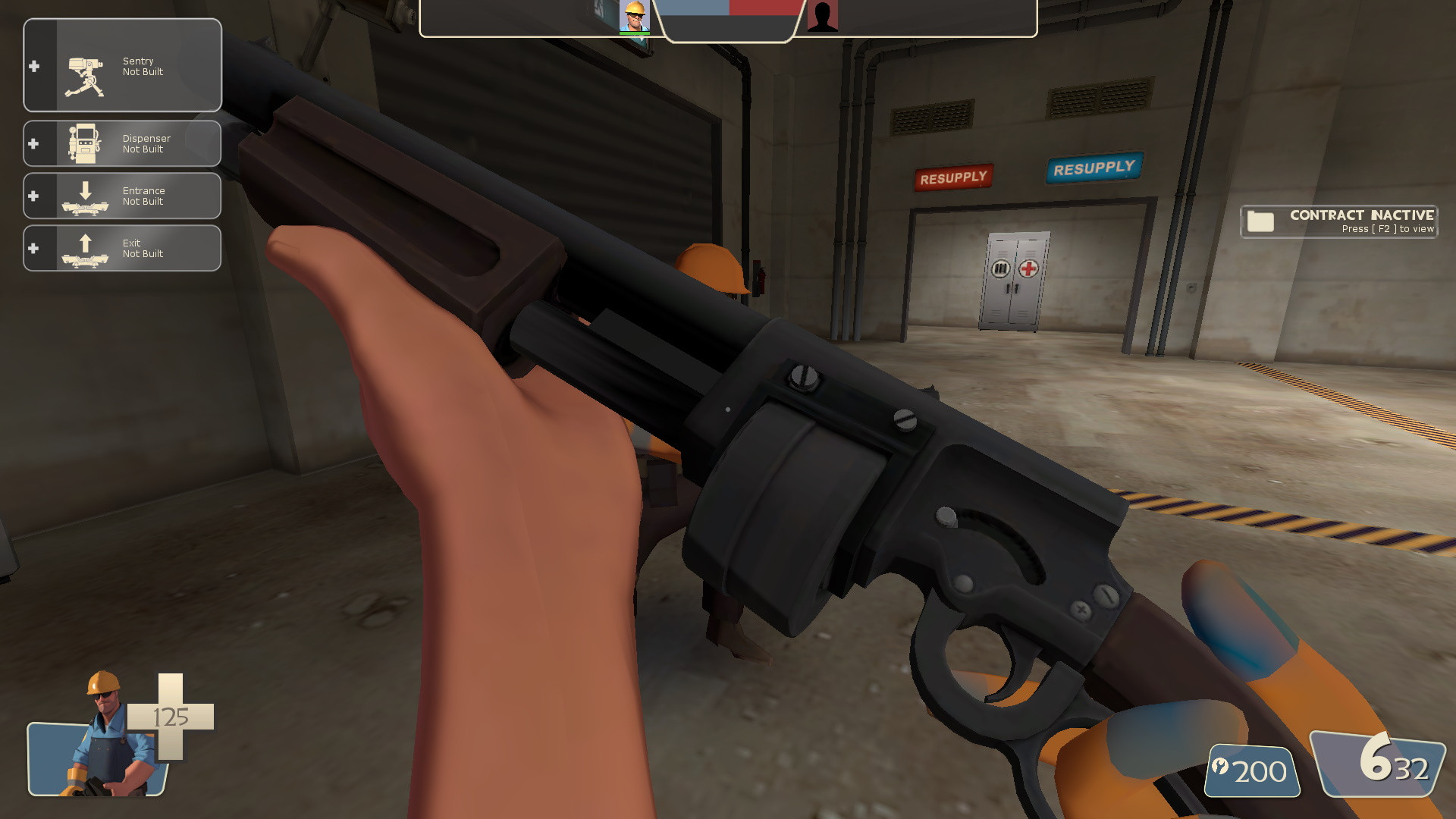Image resolution: width=1456 pixels, height=819 pixels.
Task: Click the Teleporter Entrance arrow icon
Action: [x=85, y=196]
